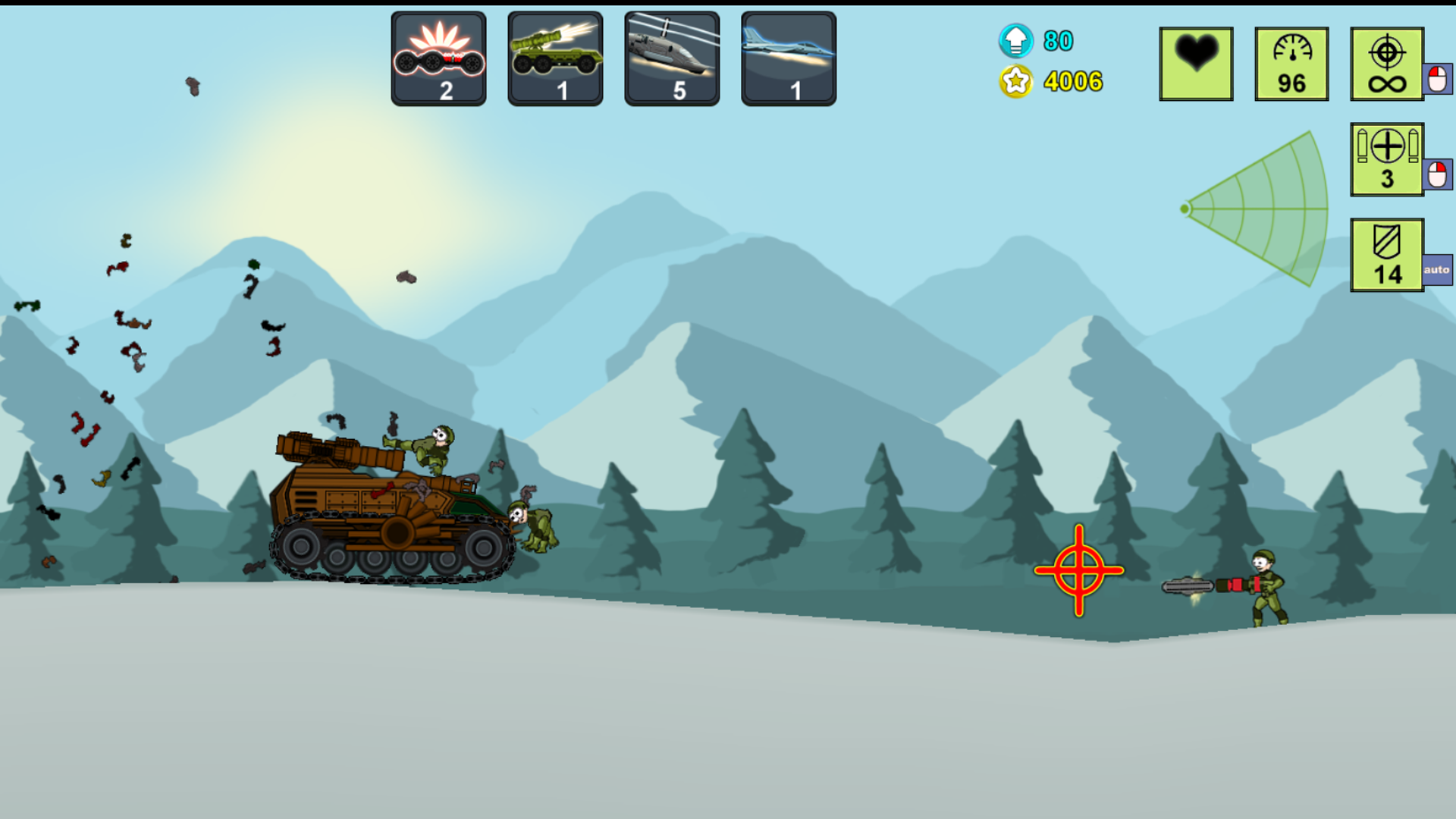This screenshot has width=1456, height=819.
Task: Click the upgrade points arrow icon
Action: click(x=1015, y=41)
